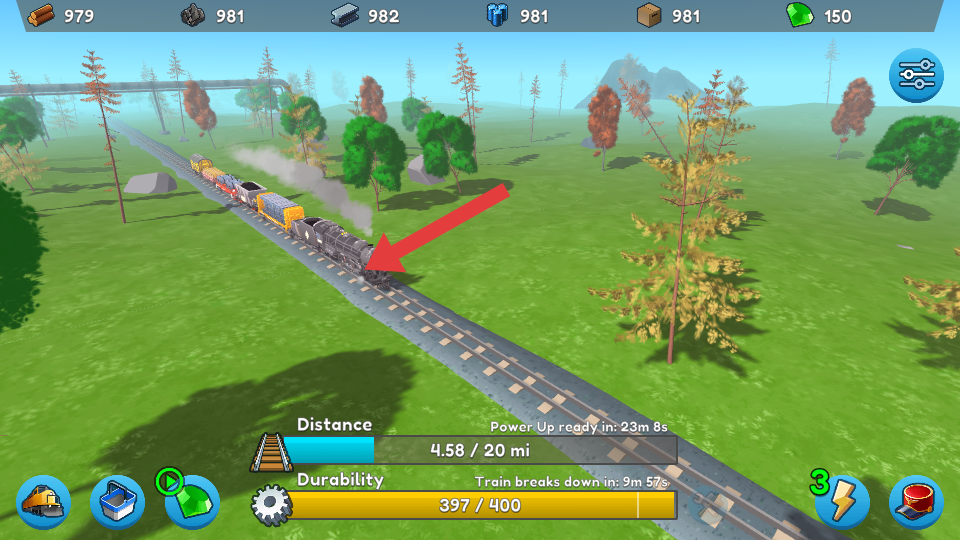Open the red conductor hat menu
Image resolution: width=960 pixels, height=540 pixels.
(x=916, y=501)
